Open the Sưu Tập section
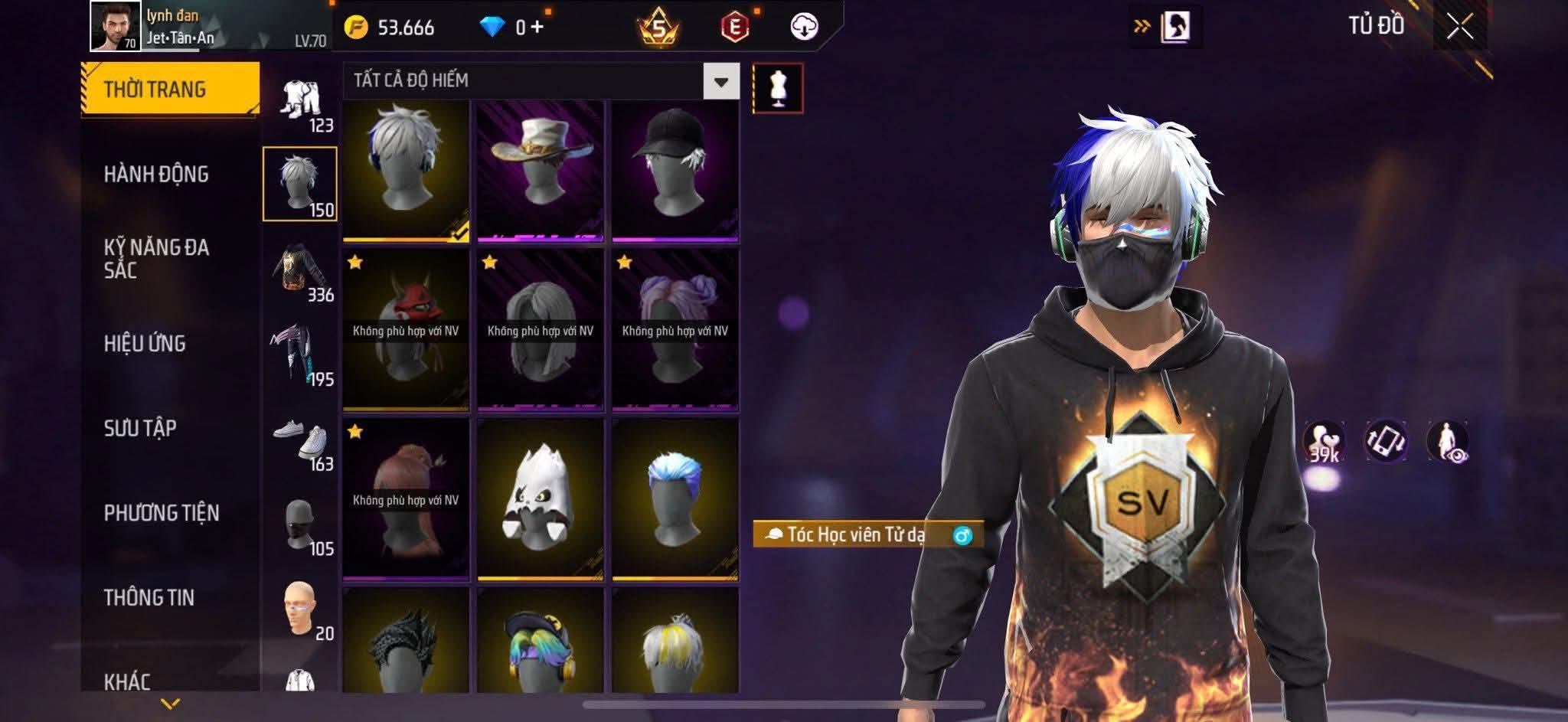The width and height of the screenshot is (1568, 722). pos(140,428)
